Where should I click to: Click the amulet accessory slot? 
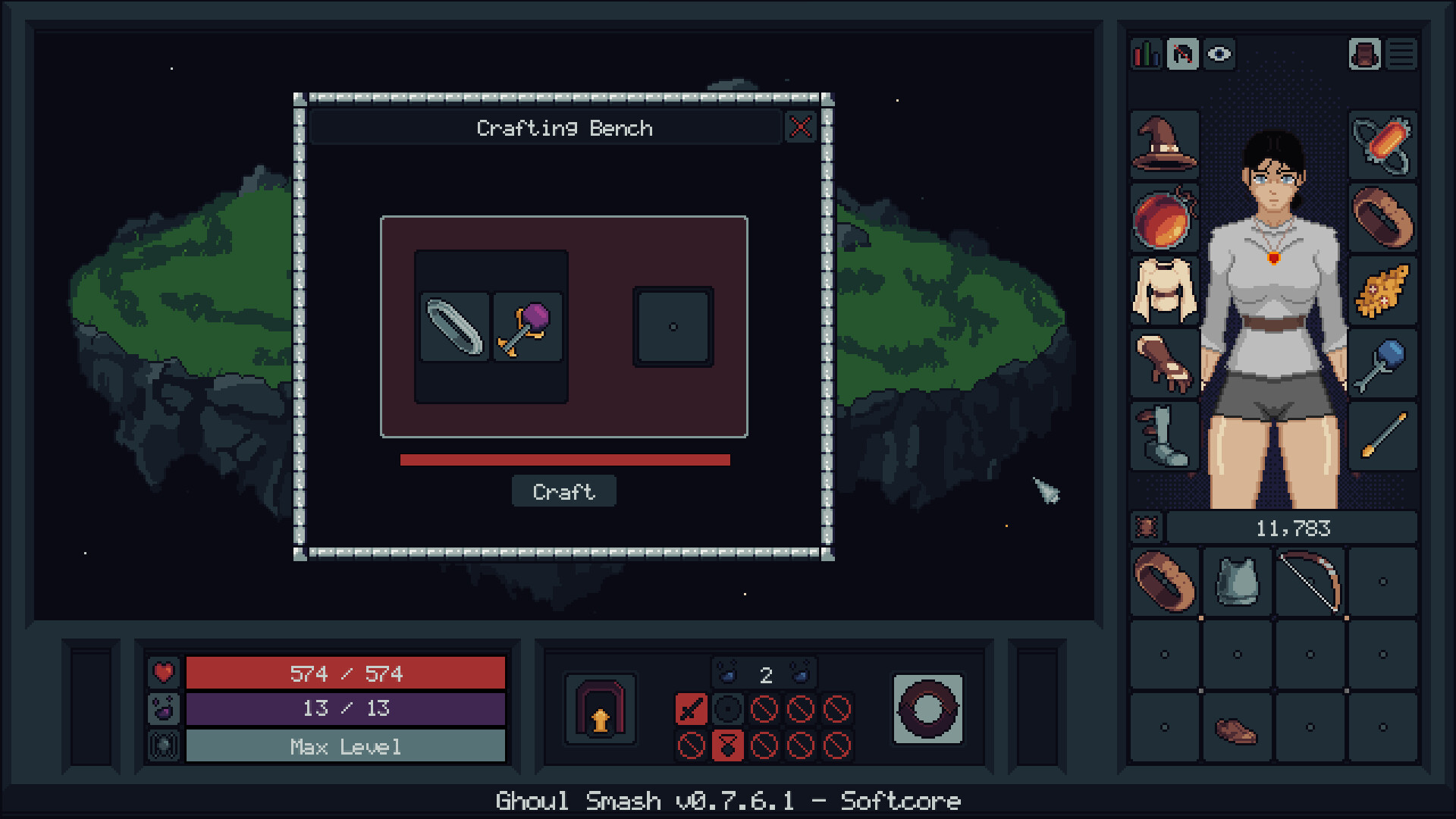(1382, 144)
